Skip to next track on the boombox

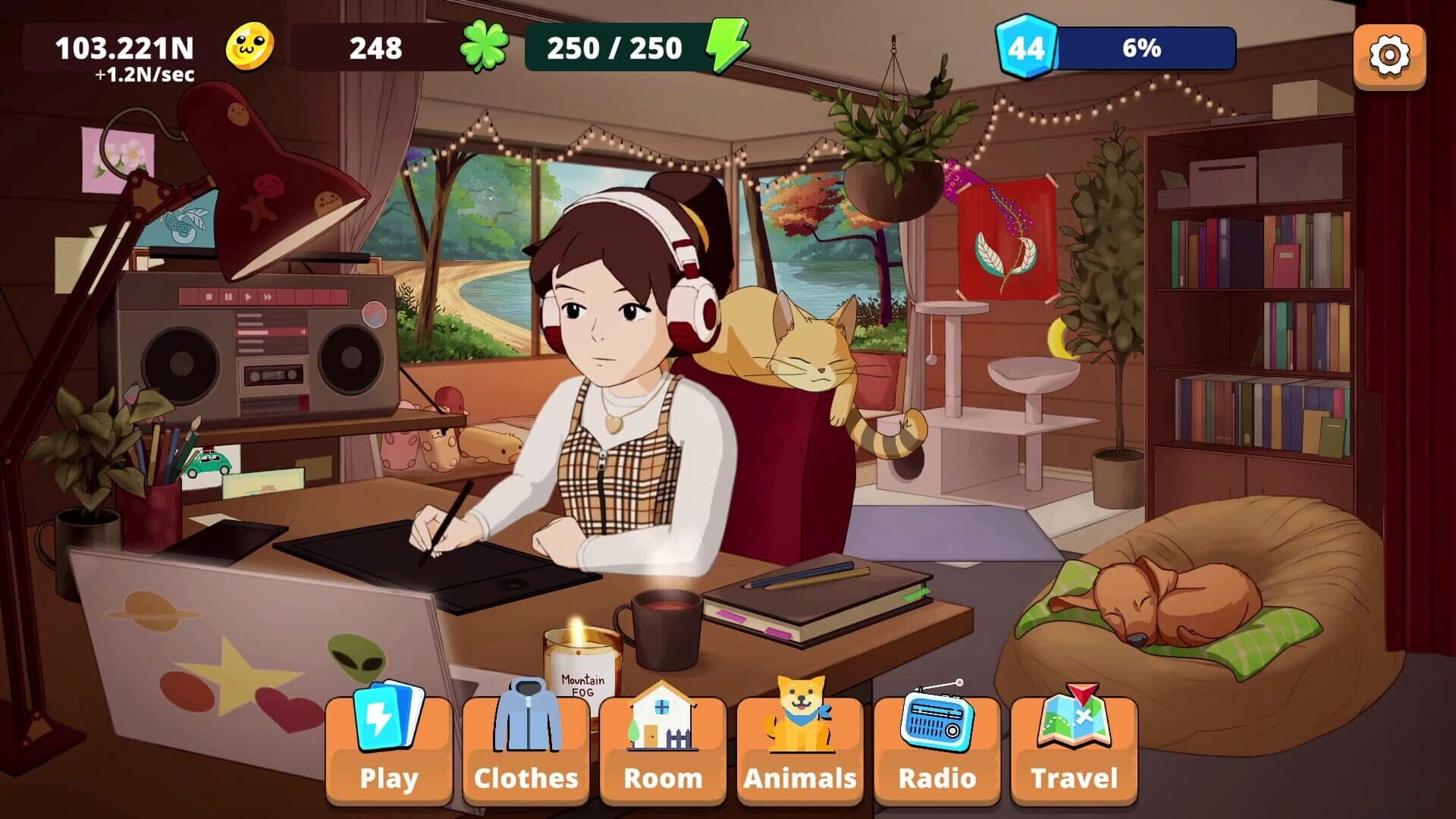click(x=268, y=297)
